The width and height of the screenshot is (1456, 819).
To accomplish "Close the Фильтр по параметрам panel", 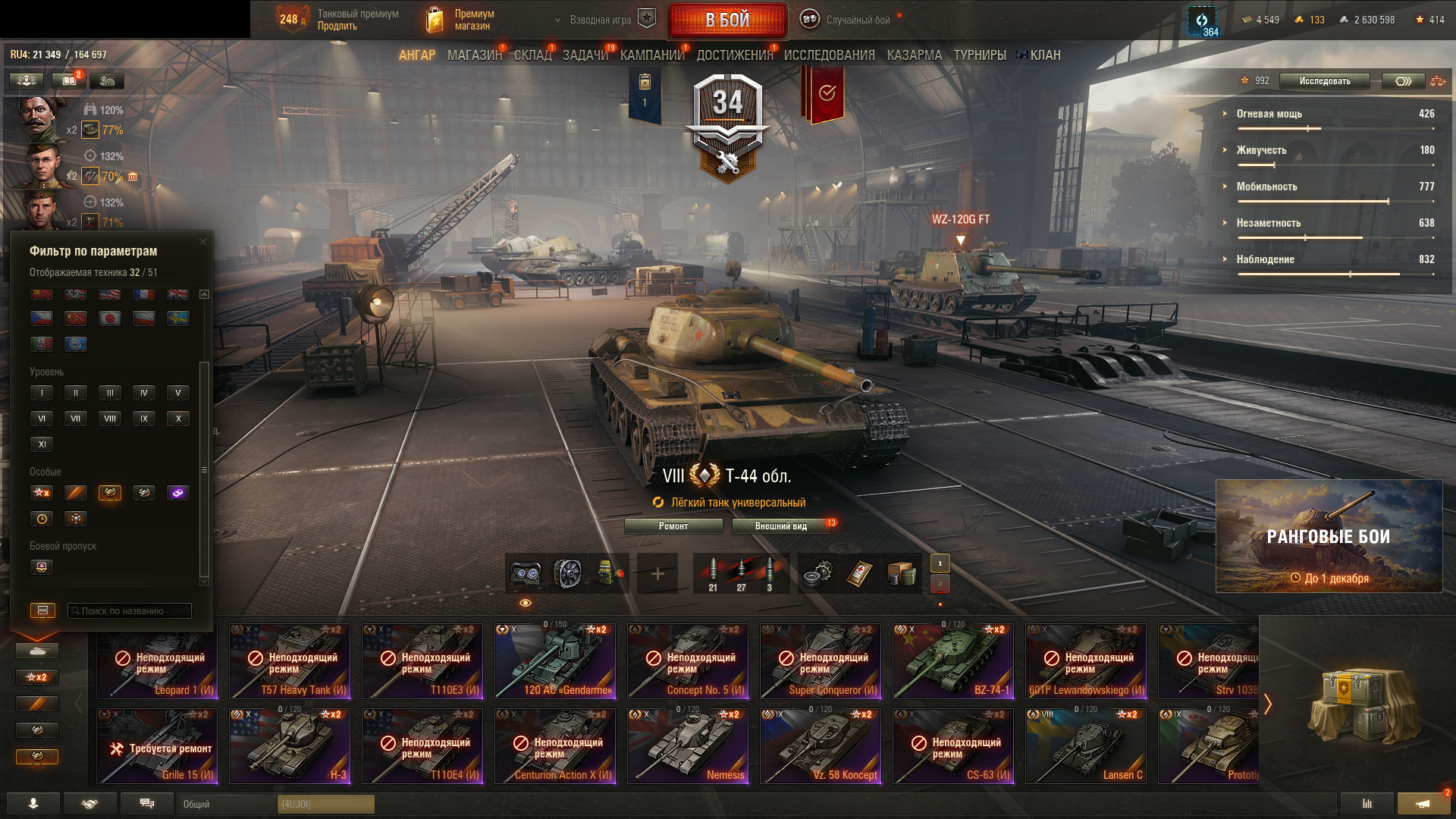I will click(x=202, y=242).
